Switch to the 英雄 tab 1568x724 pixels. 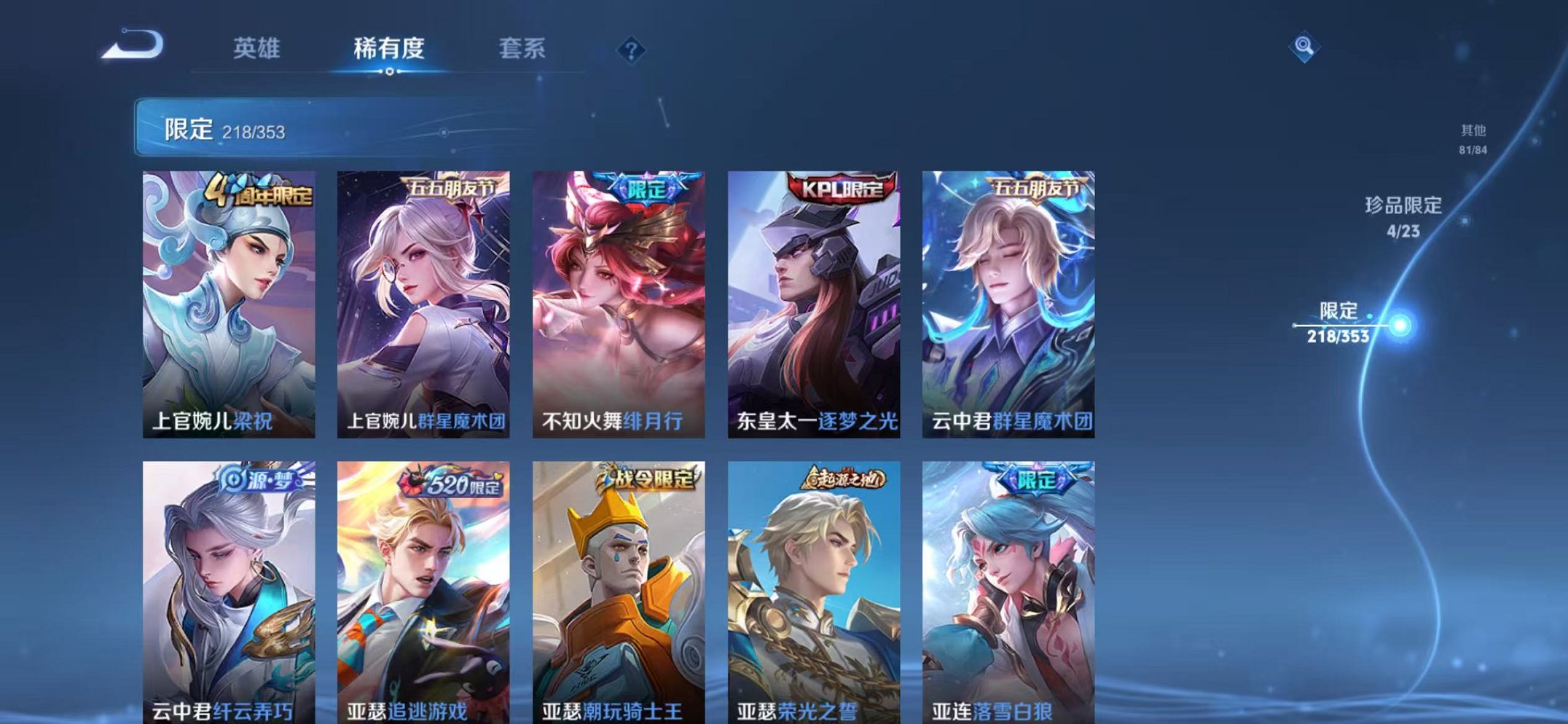coord(258,47)
